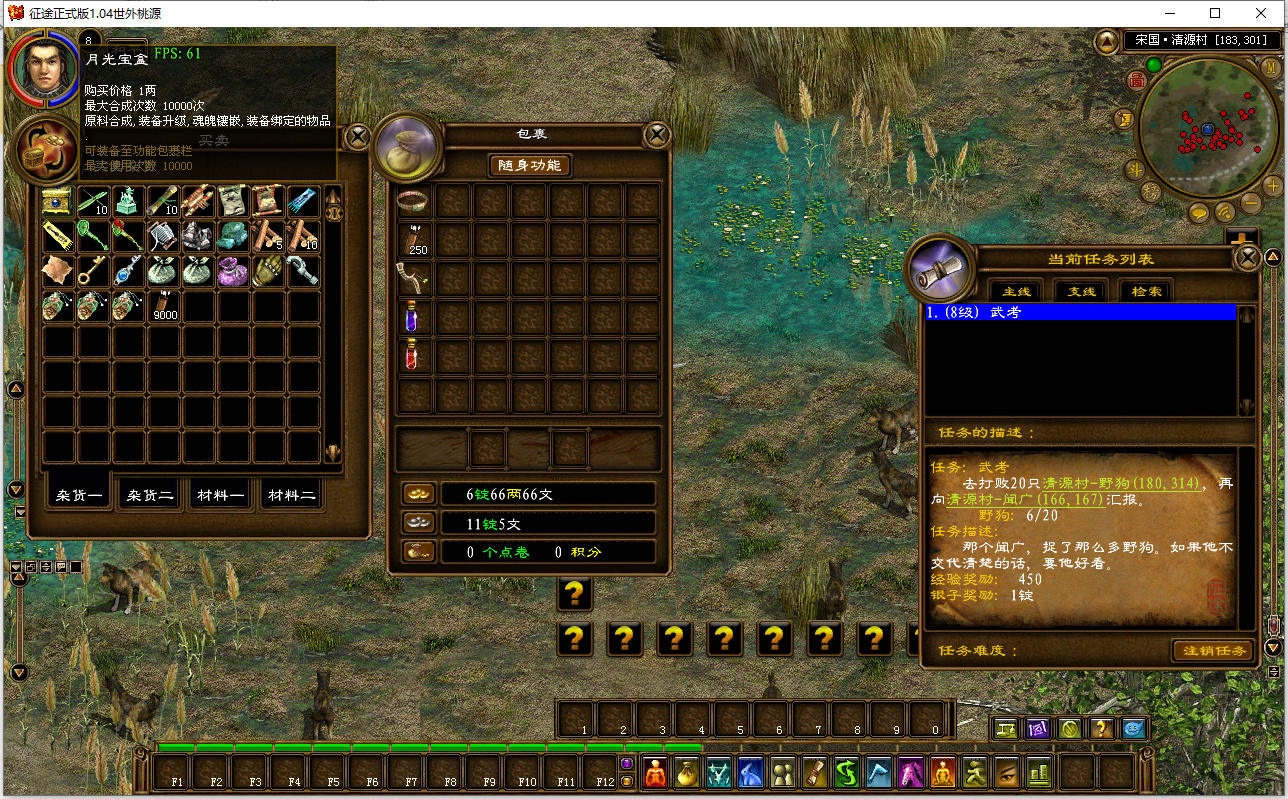Image resolution: width=1288 pixels, height=799 pixels.
Task: Select the golden key in the shop
Action: point(93,271)
